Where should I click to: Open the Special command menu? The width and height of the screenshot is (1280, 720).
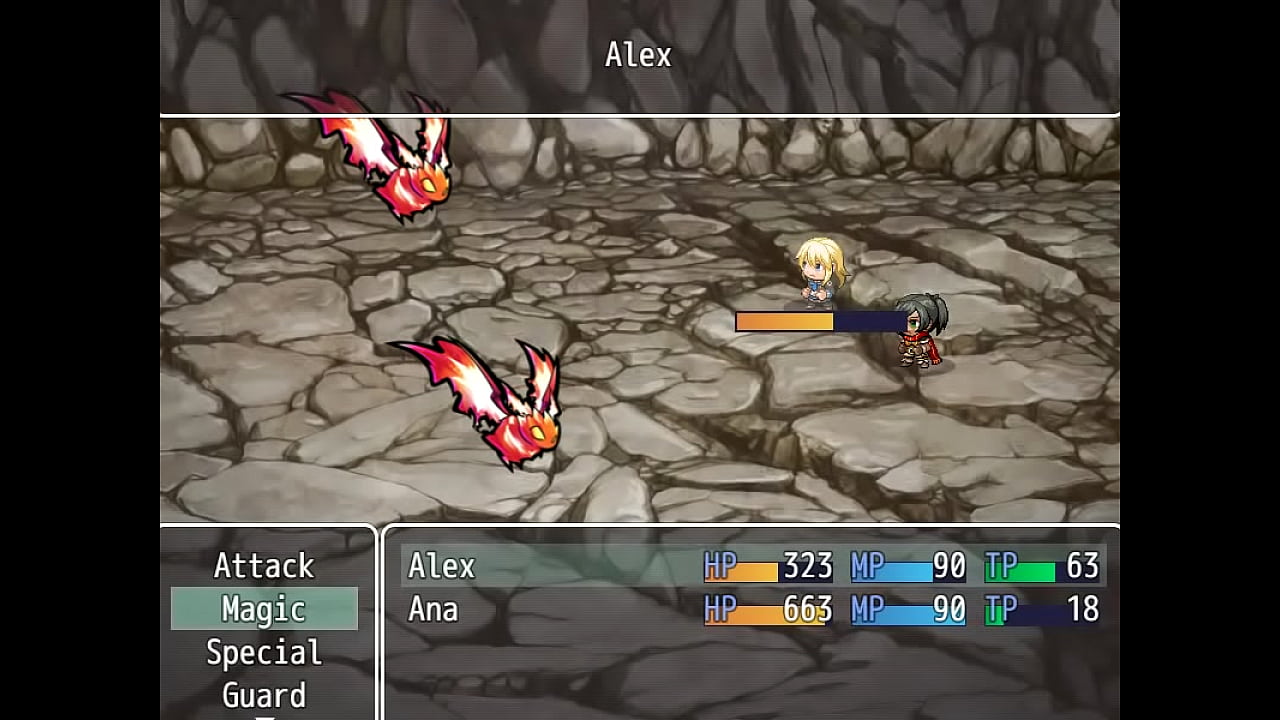(264, 652)
